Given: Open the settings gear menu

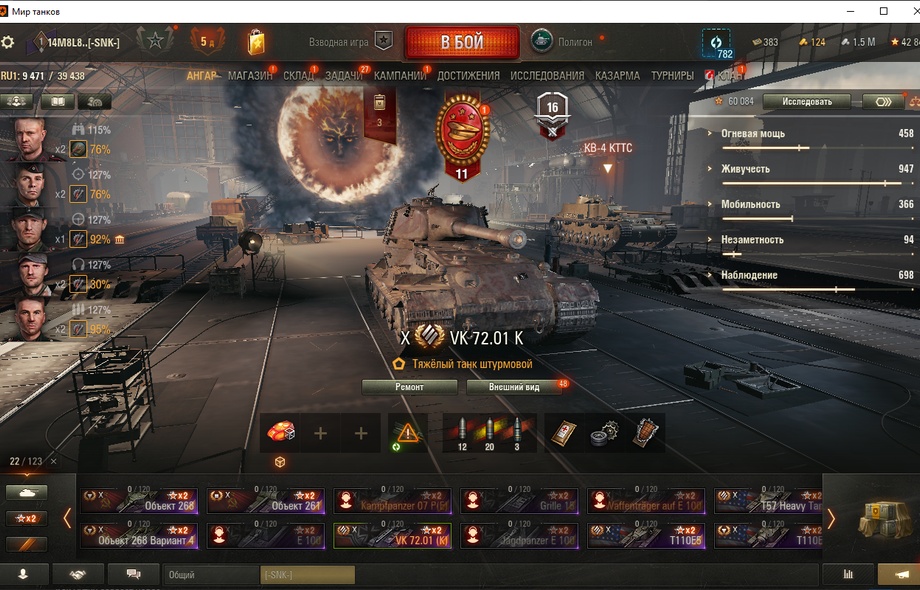Looking at the screenshot, I should coord(8,43).
